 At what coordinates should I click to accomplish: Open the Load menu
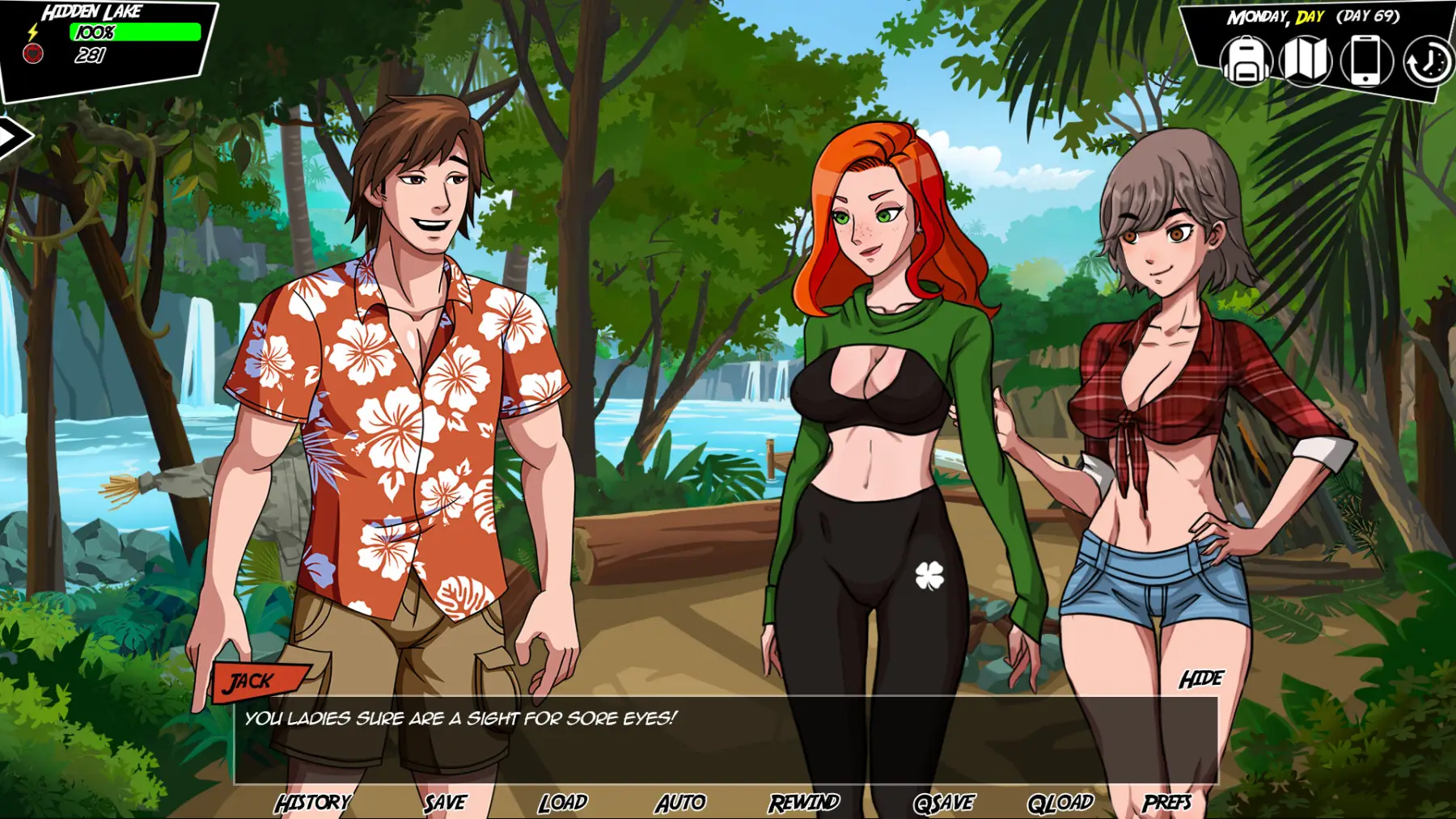(x=563, y=802)
